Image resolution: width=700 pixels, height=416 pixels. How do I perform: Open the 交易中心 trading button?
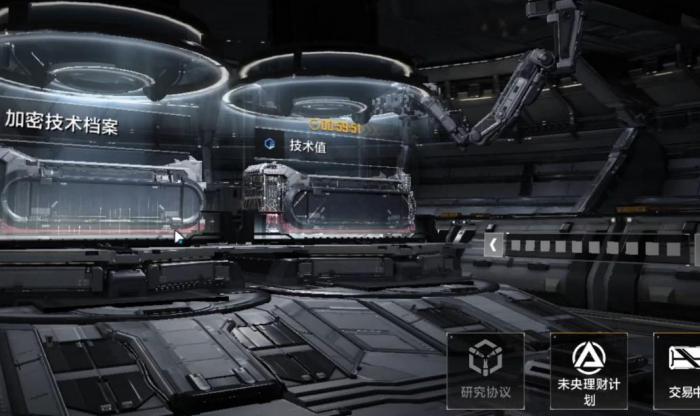[680, 369]
